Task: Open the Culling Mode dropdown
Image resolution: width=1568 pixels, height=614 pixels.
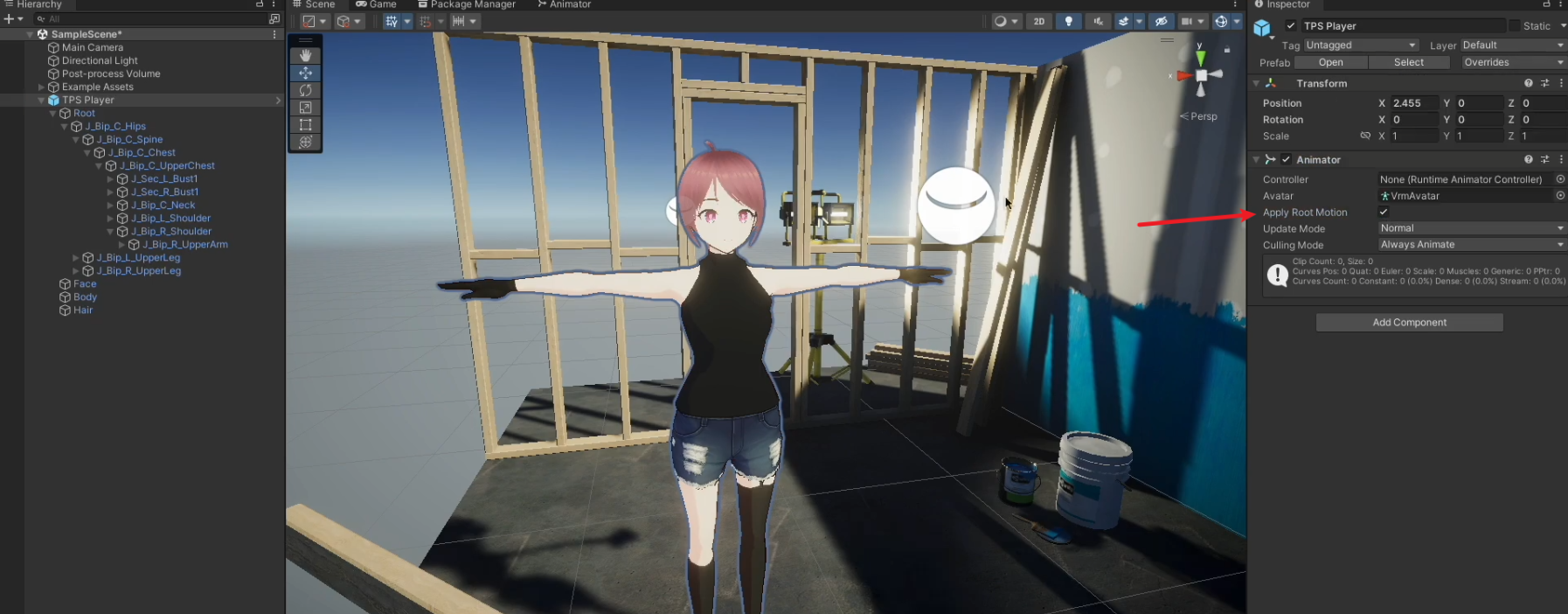Action: point(1471,245)
